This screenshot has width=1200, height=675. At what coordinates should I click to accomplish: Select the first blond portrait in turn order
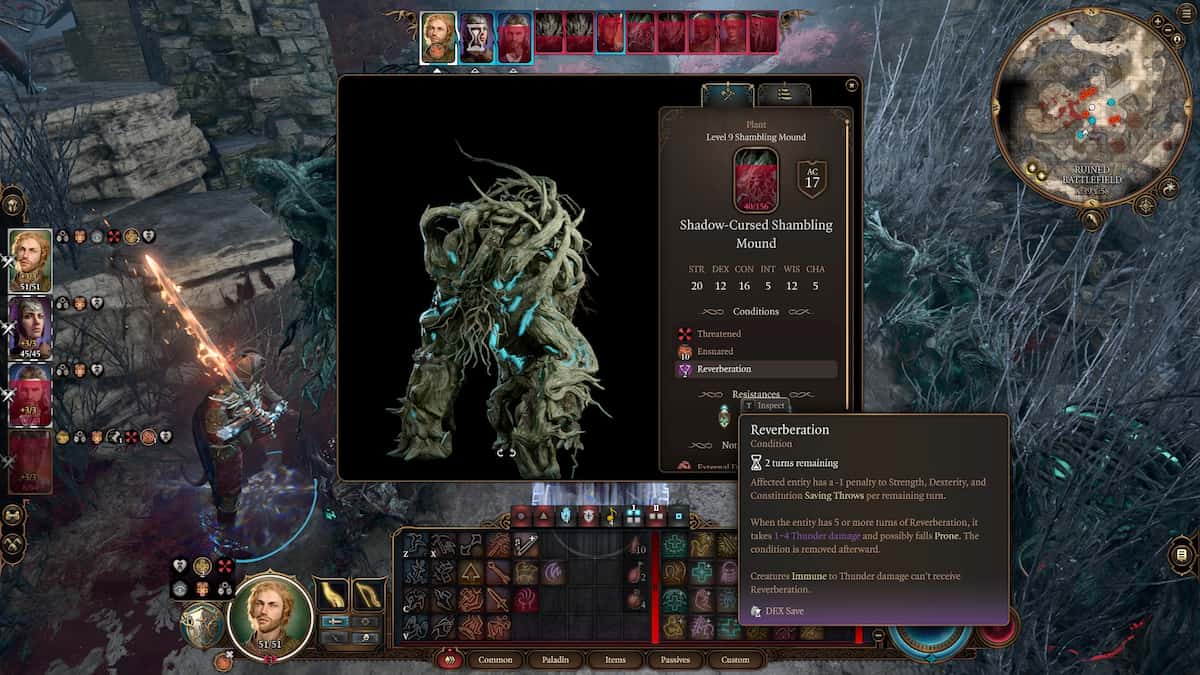click(438, 39)
